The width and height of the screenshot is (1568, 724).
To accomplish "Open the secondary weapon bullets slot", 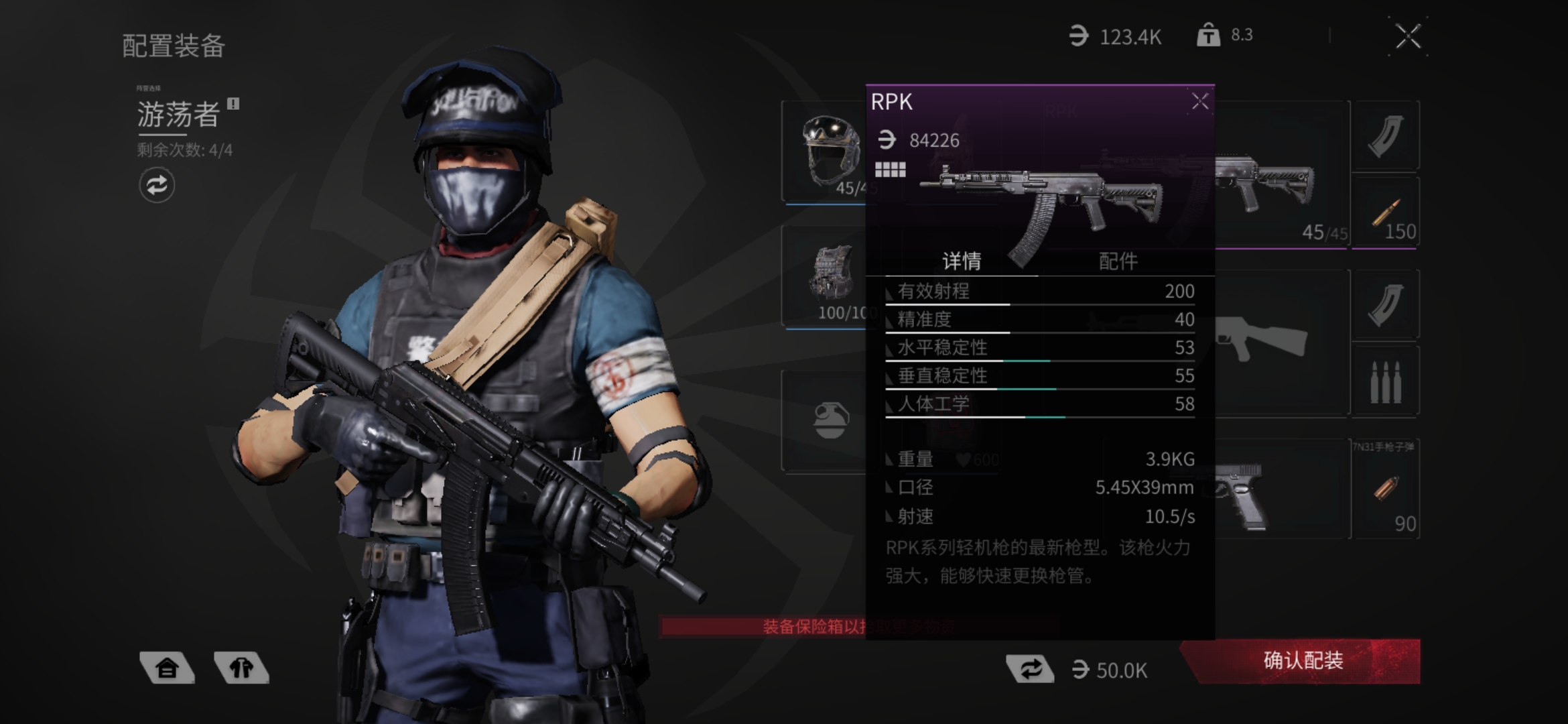I will [1385, 381].
